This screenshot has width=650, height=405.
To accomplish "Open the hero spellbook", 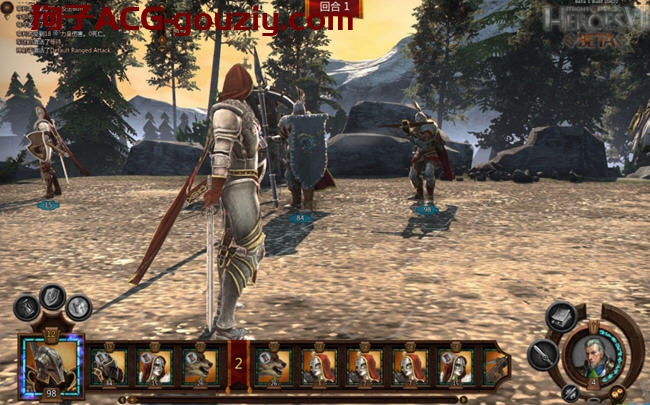I will click(x=561, y=318).
